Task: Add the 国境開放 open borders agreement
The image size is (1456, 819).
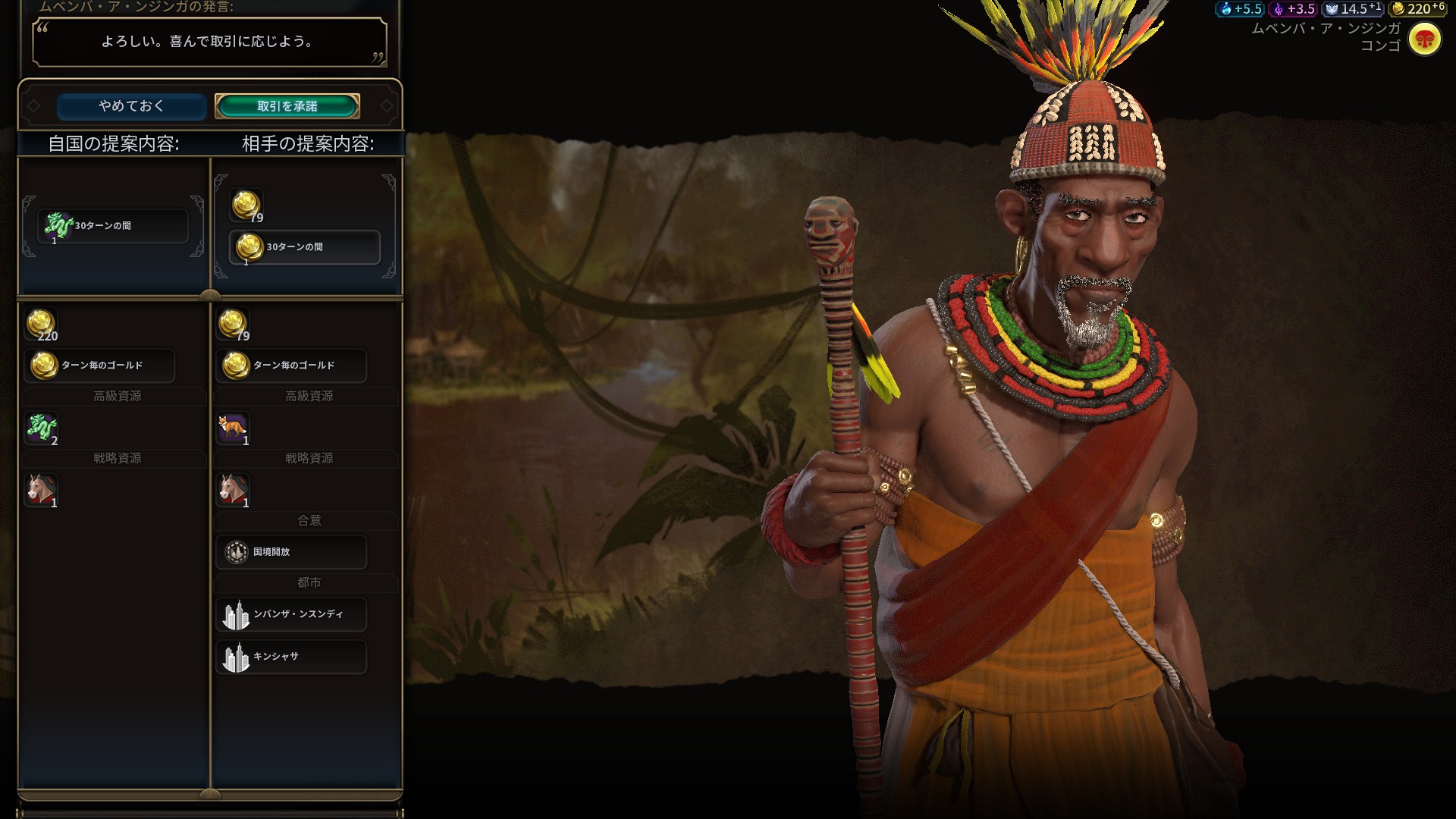Action: (291, 552)
